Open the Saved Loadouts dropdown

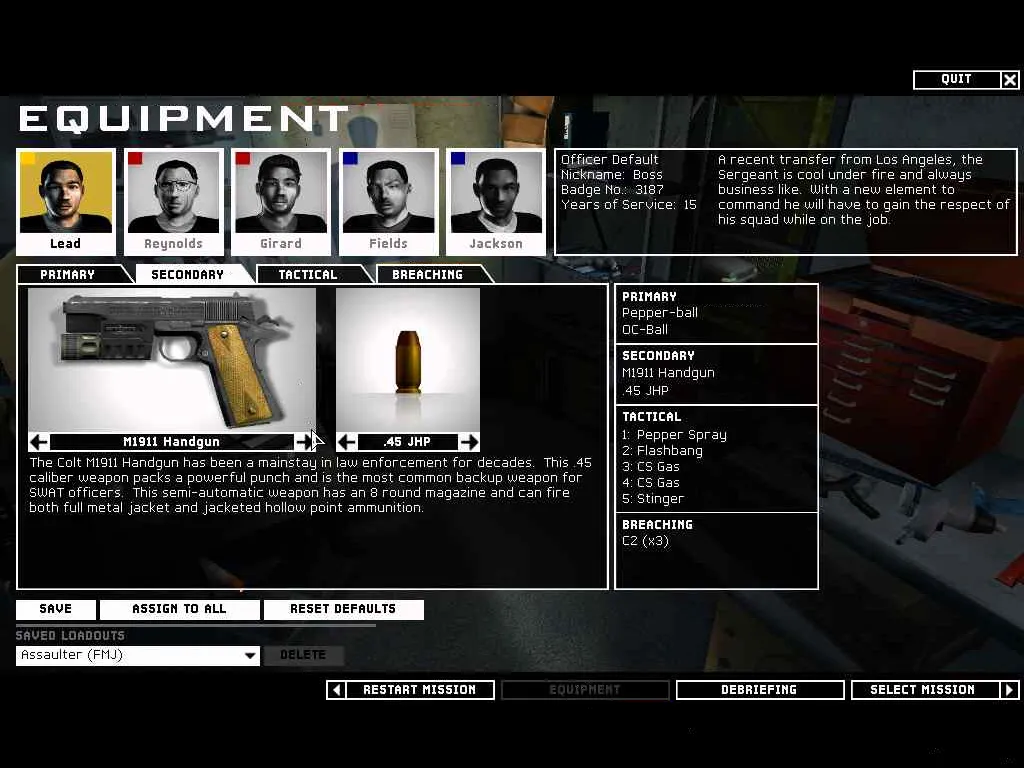tap(250, 656)
